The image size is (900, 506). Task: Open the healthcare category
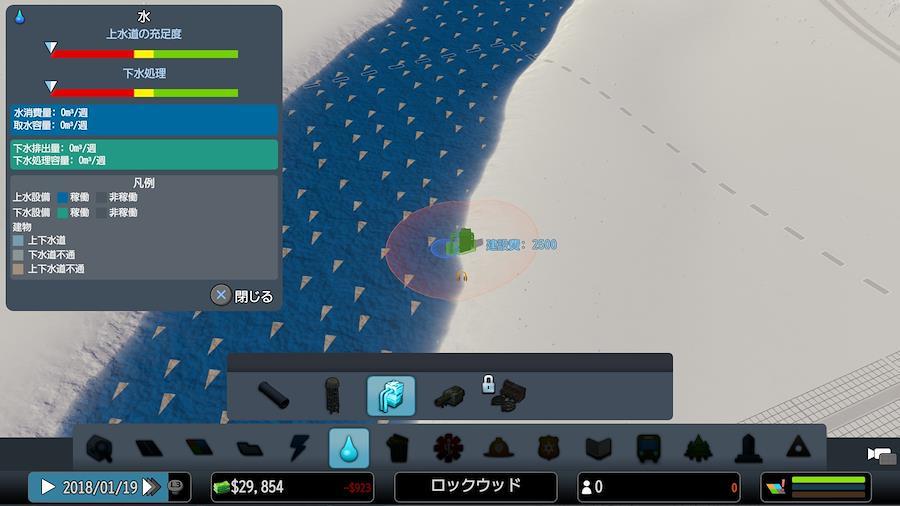448,448
